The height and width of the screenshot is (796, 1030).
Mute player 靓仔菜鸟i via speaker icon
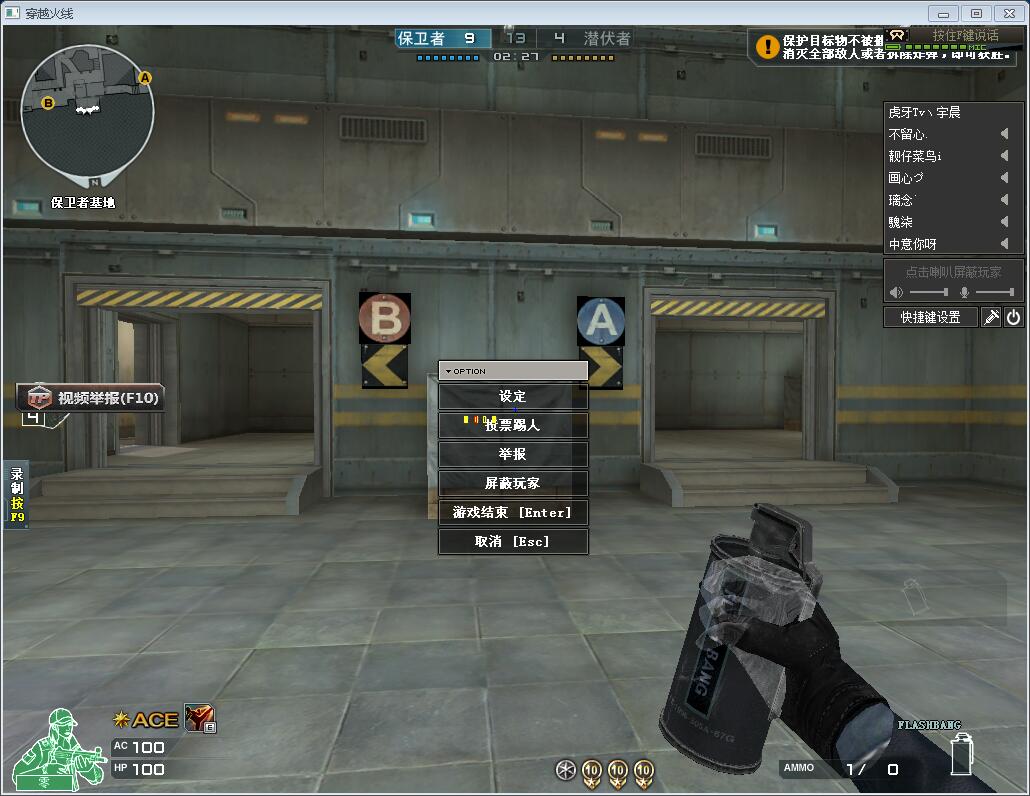click(1004, 156)
